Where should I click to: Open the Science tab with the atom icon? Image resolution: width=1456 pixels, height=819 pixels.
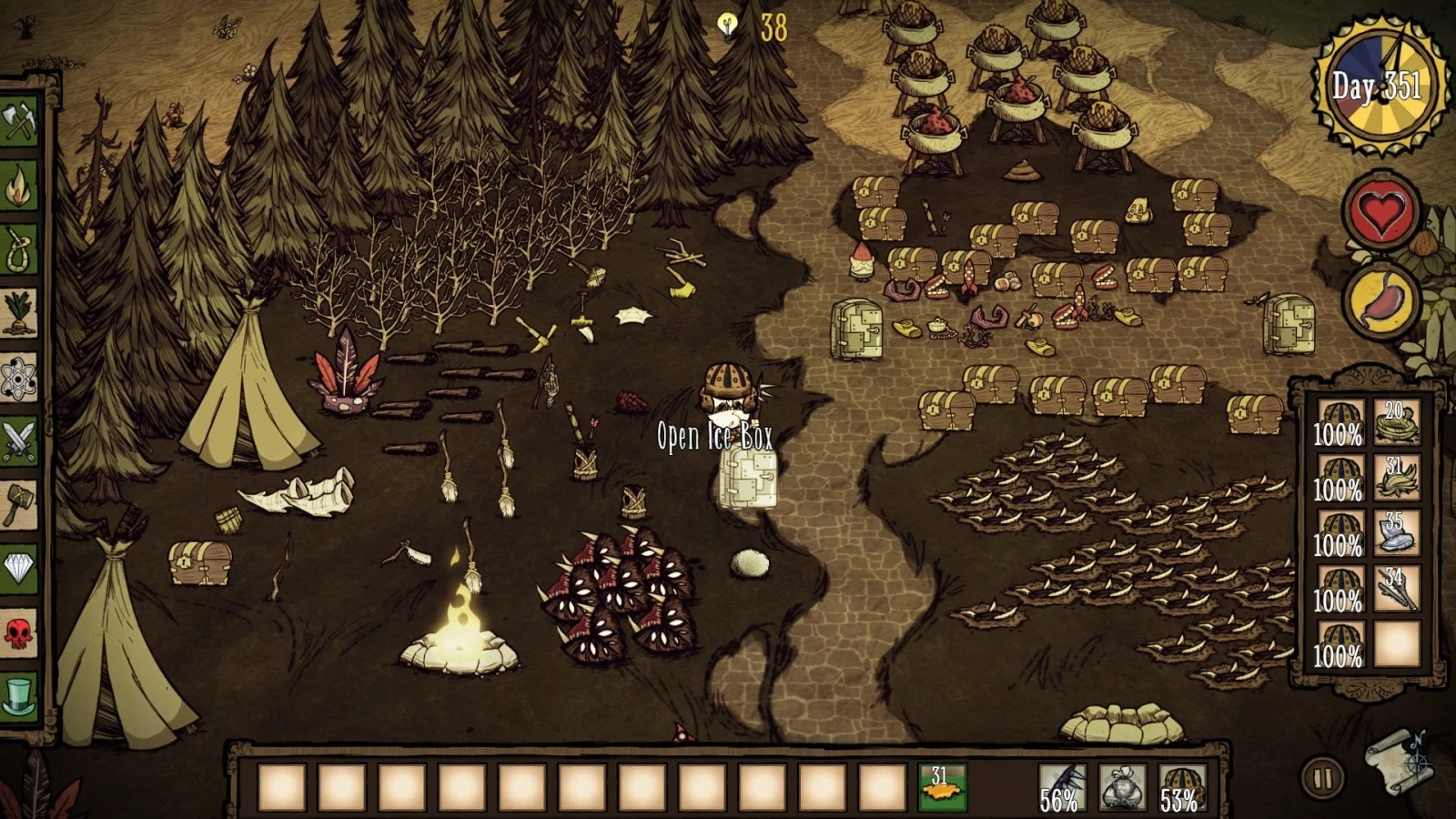coord(18,378)
